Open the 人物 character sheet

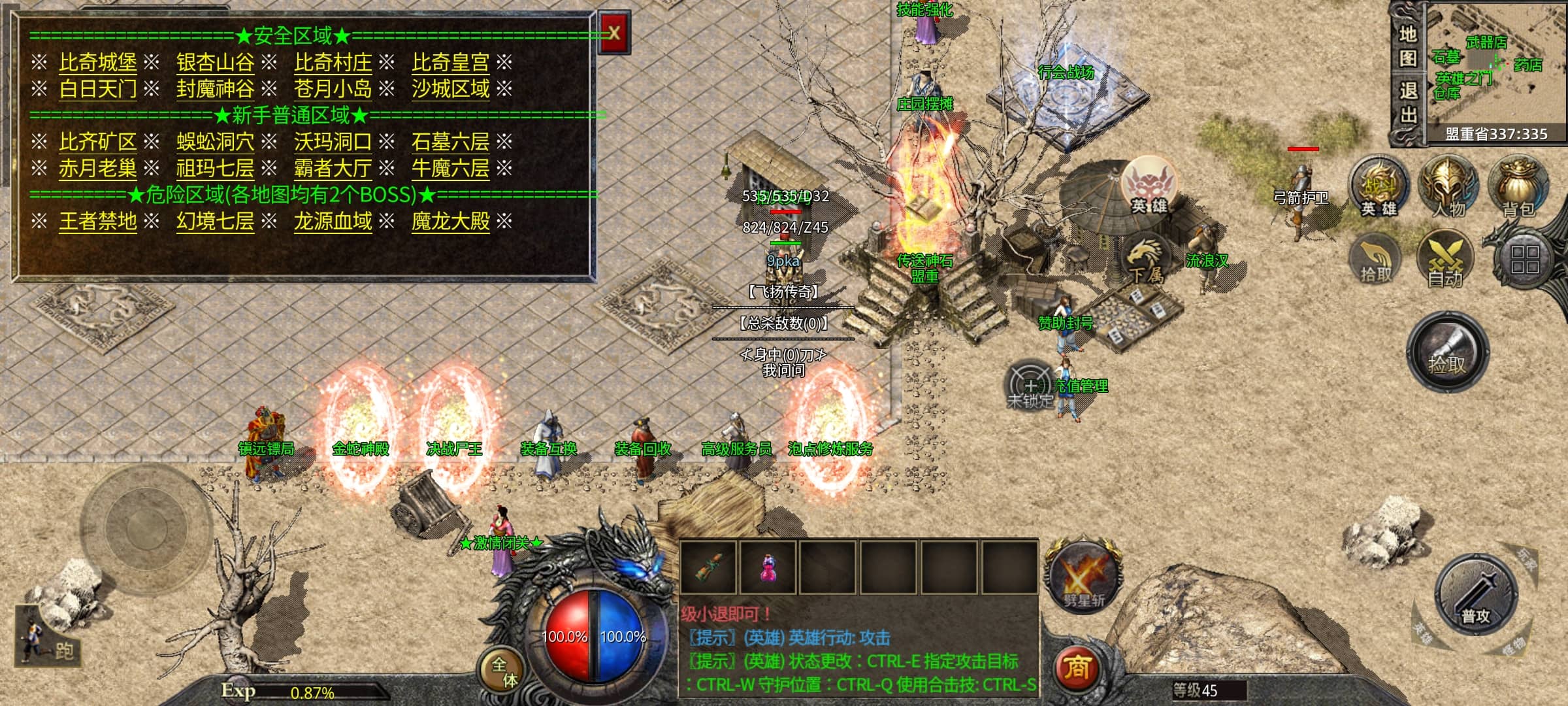(x=1448, y=187)
